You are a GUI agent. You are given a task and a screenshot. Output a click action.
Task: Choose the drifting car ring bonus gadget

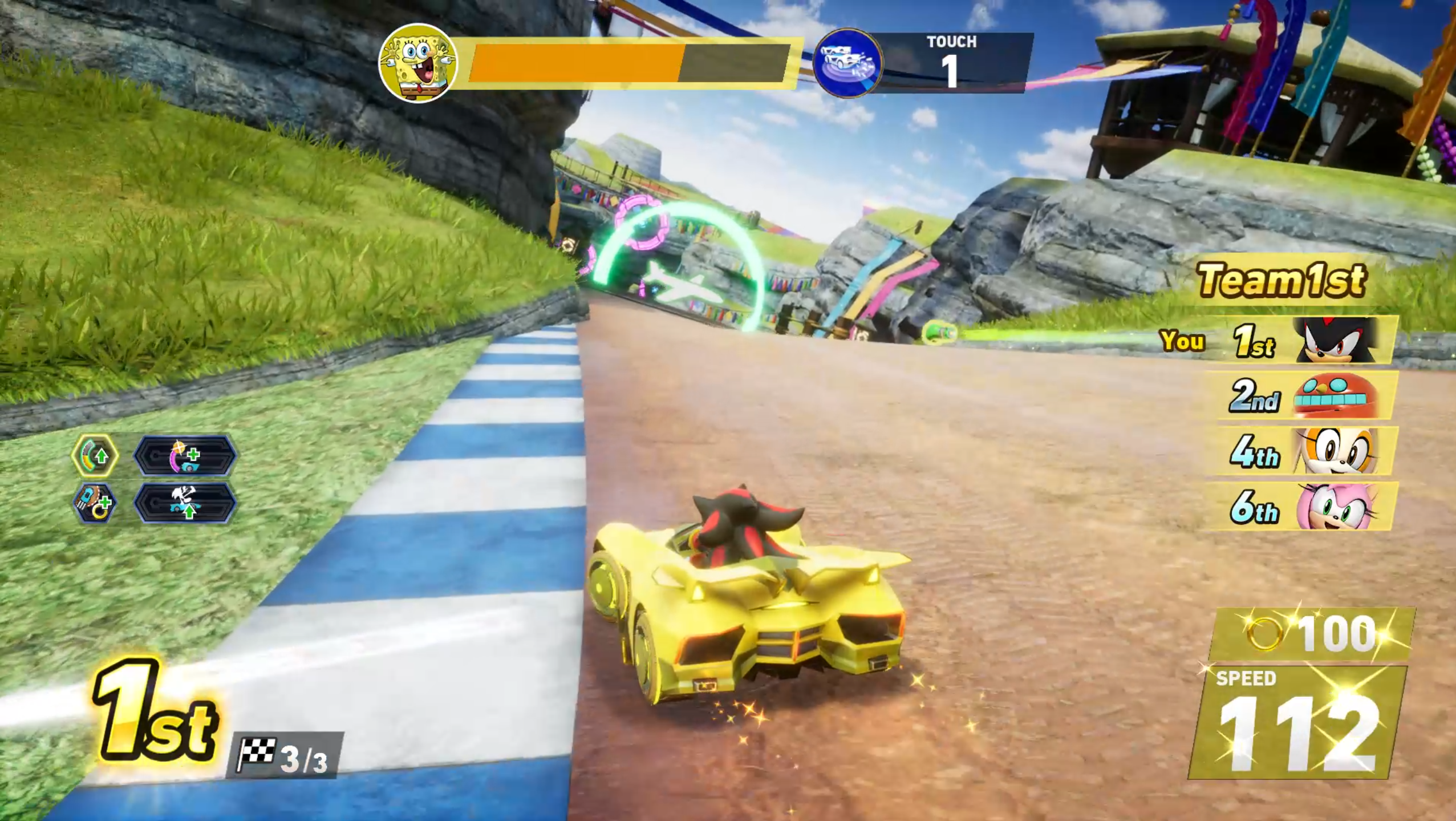coord(95,504)
